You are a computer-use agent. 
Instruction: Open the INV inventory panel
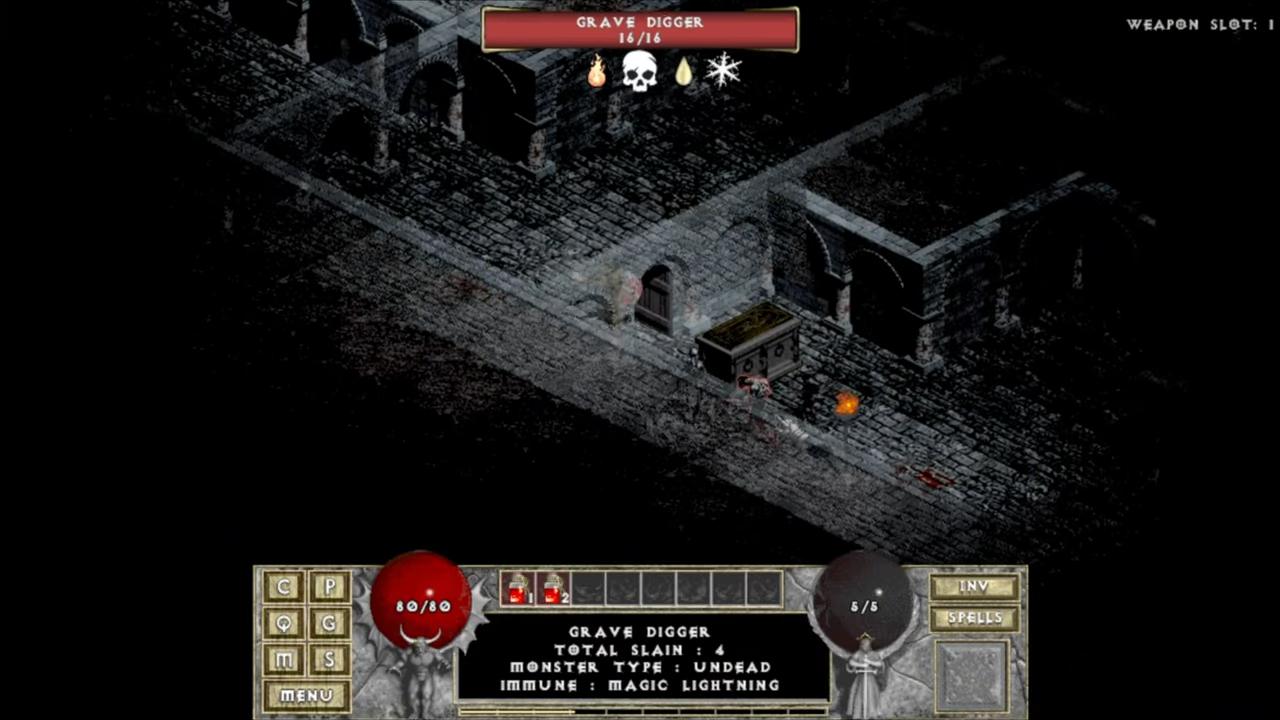coord(974,587)
